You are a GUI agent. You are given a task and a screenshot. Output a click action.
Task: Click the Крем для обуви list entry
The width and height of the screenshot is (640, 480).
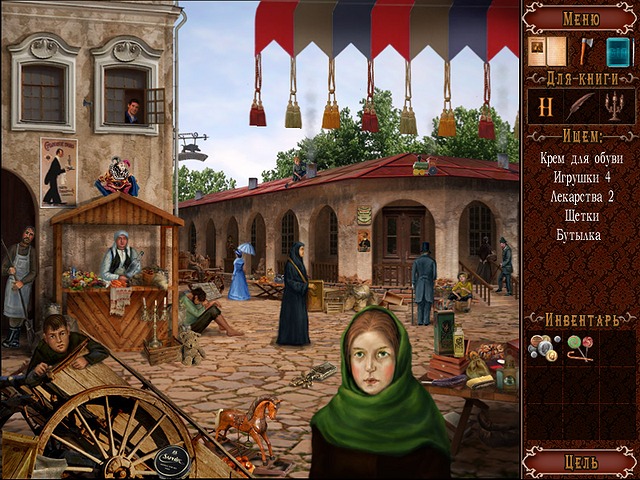tap(581, 158)
